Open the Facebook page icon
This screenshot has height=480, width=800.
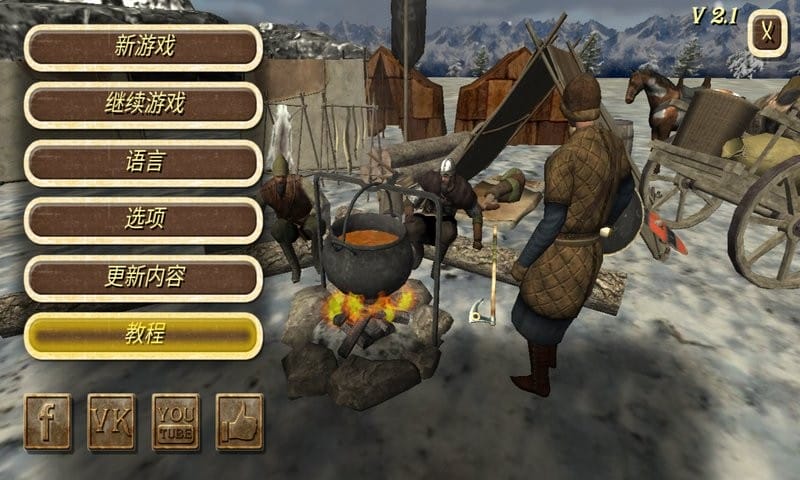(48, 422)
